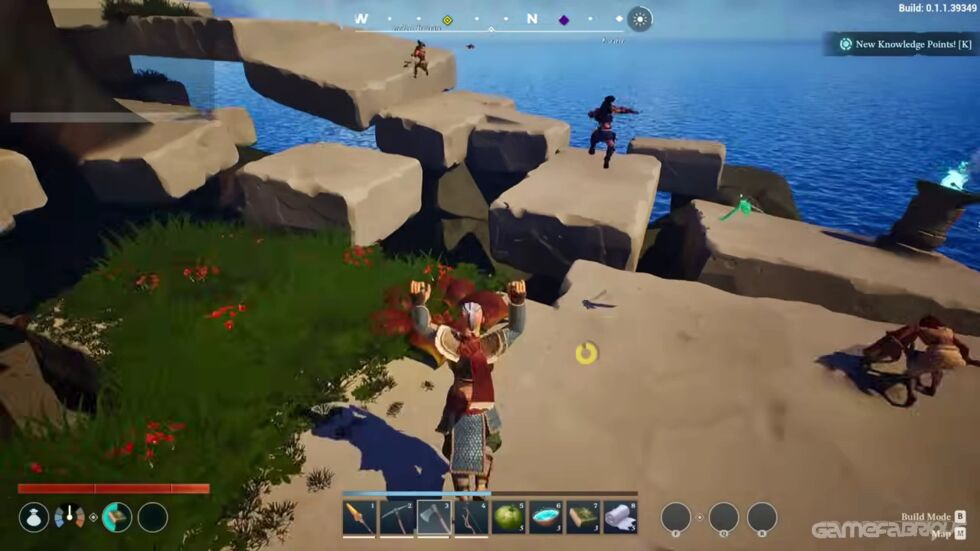Click the active book buff icon
The image size is (980, 551).
[x=117, y=517]
